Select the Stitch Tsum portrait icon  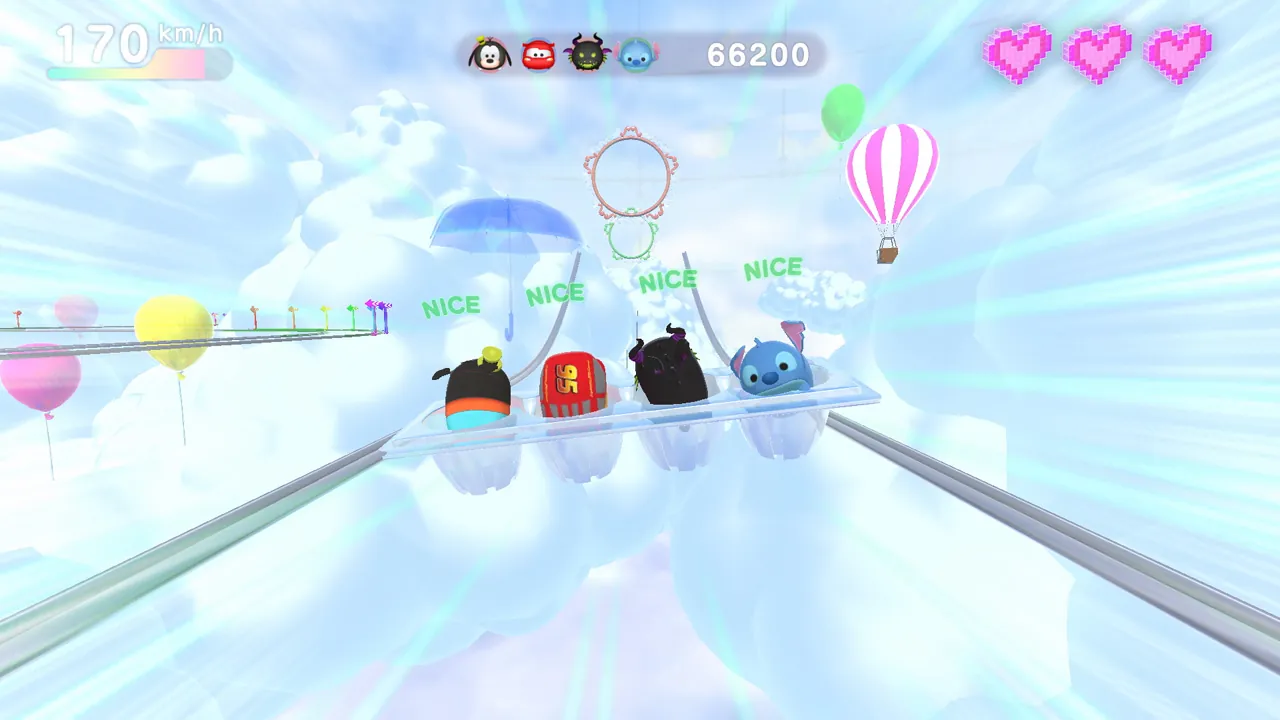(x=634, y=56)
